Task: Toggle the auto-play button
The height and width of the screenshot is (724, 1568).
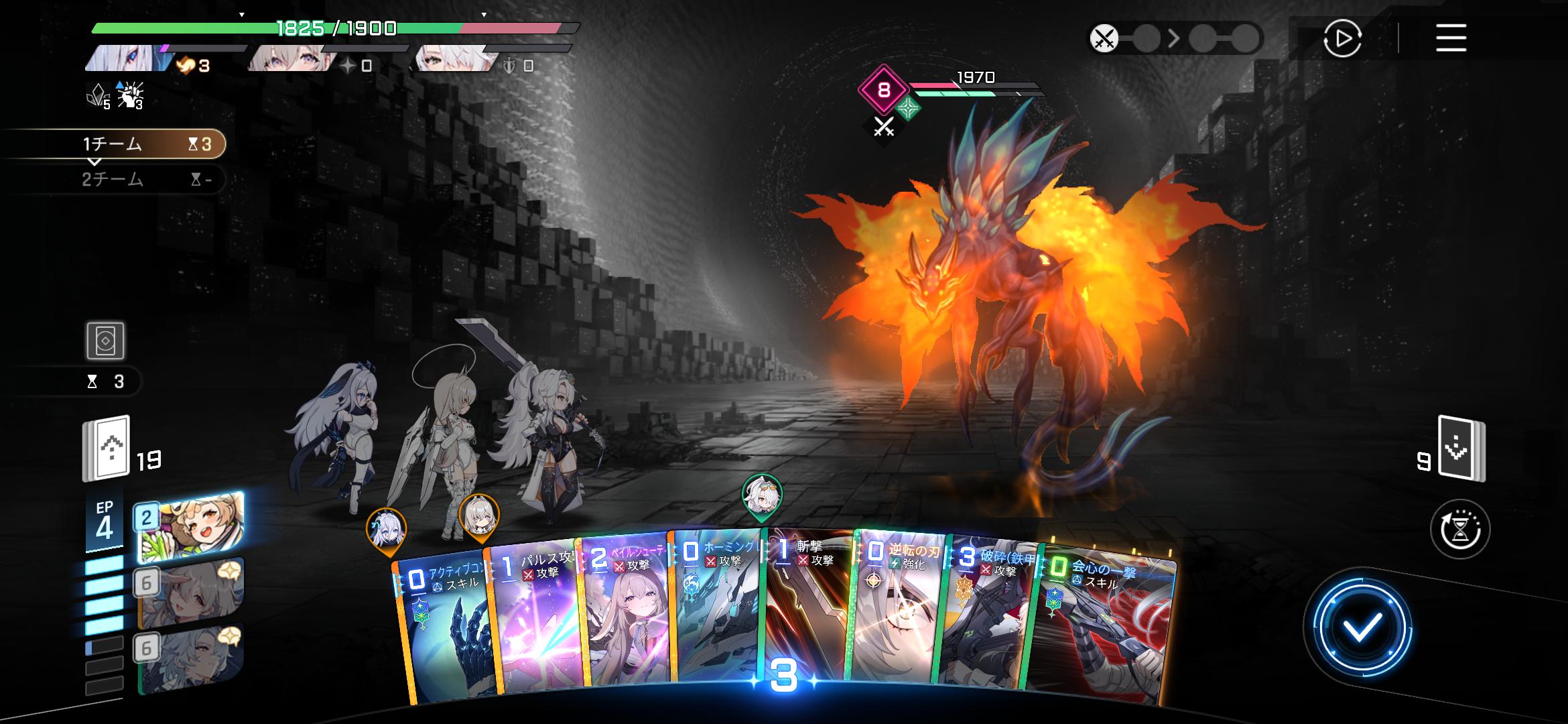Action: pyautogui.click(x=1342, y=38)
